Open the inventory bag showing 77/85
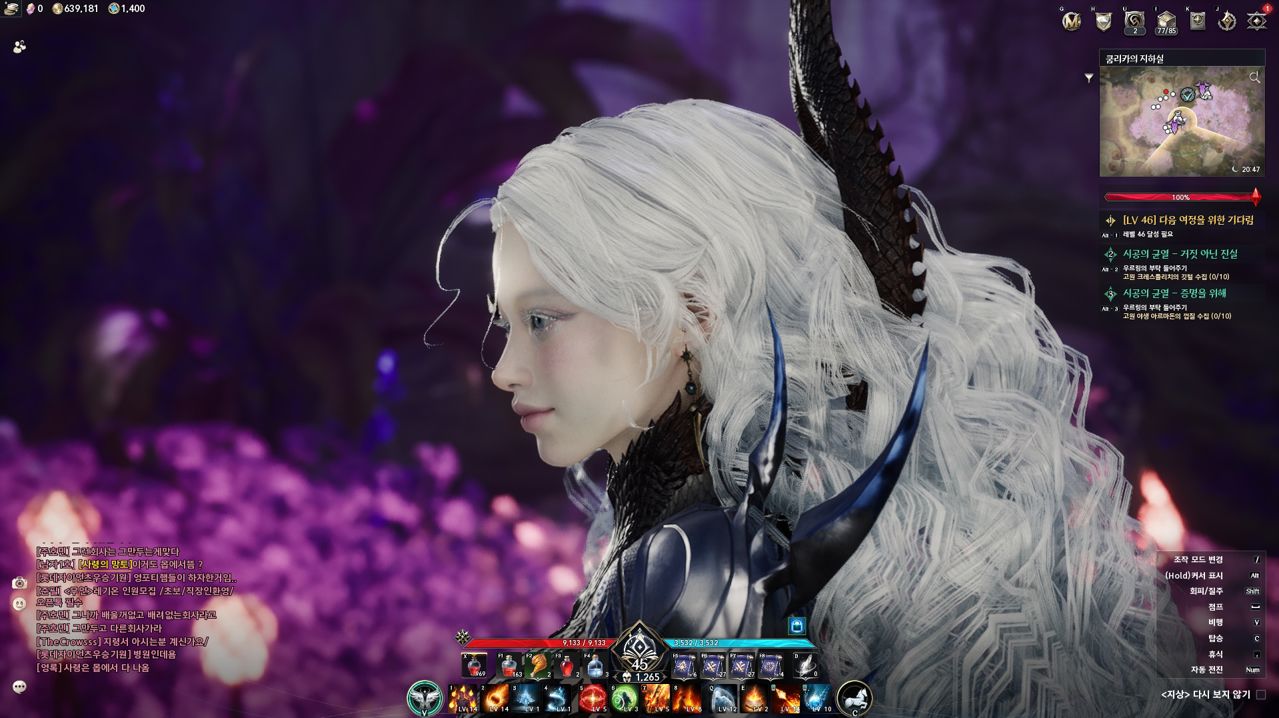 click(1165, 21)
